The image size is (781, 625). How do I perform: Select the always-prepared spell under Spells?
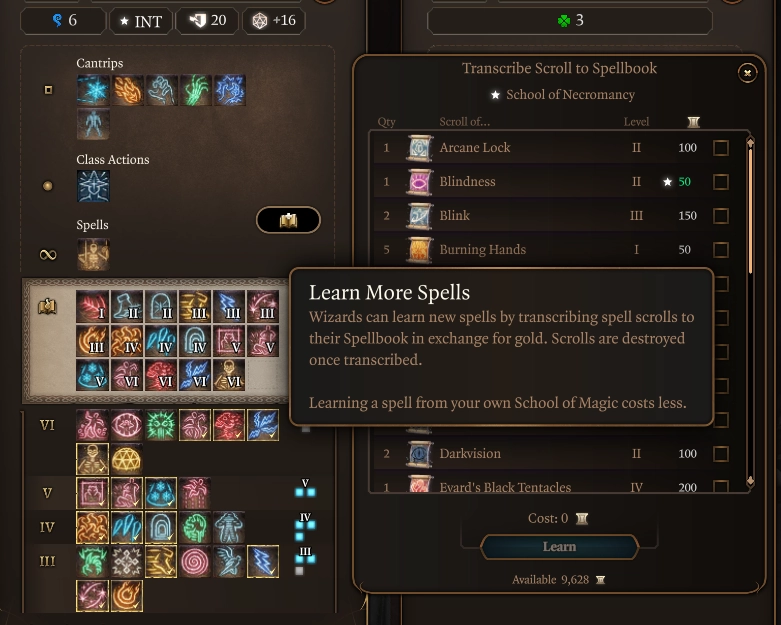click(94, 254)
